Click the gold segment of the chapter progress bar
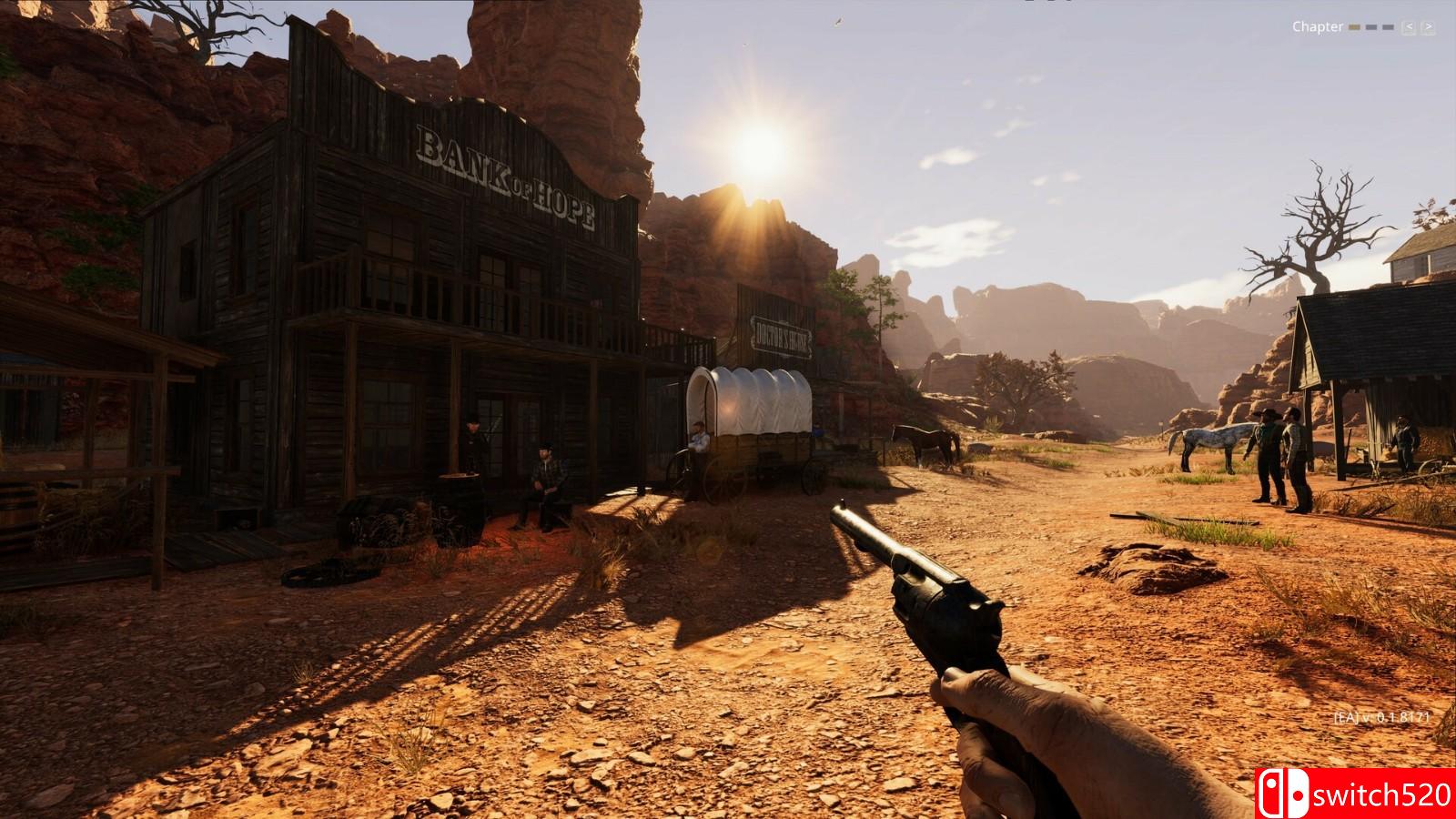This screenshot has width=1456, height=819. click(1353, 27)
